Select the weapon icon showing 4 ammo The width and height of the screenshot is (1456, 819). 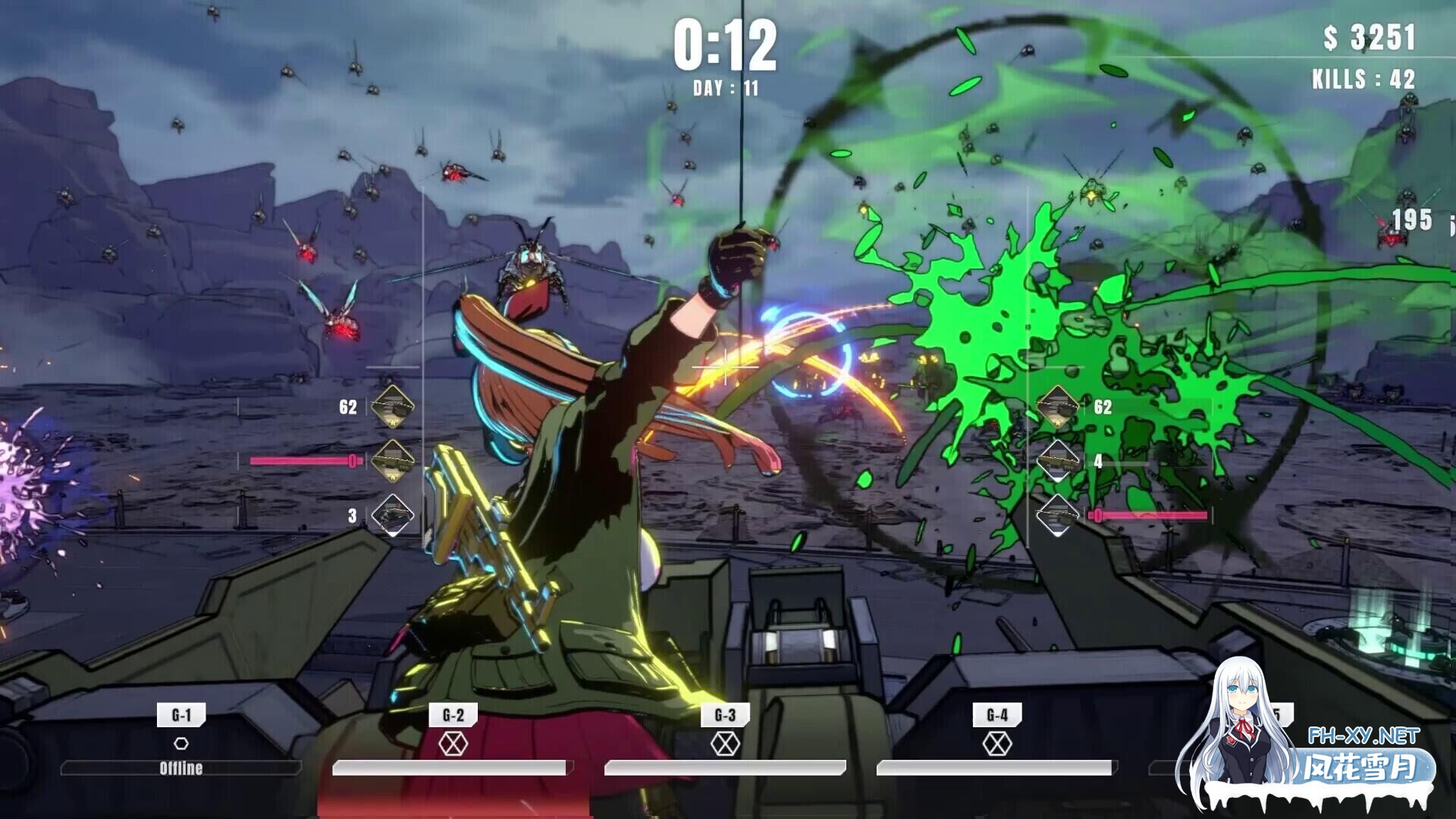click(x=1058, y=460)
